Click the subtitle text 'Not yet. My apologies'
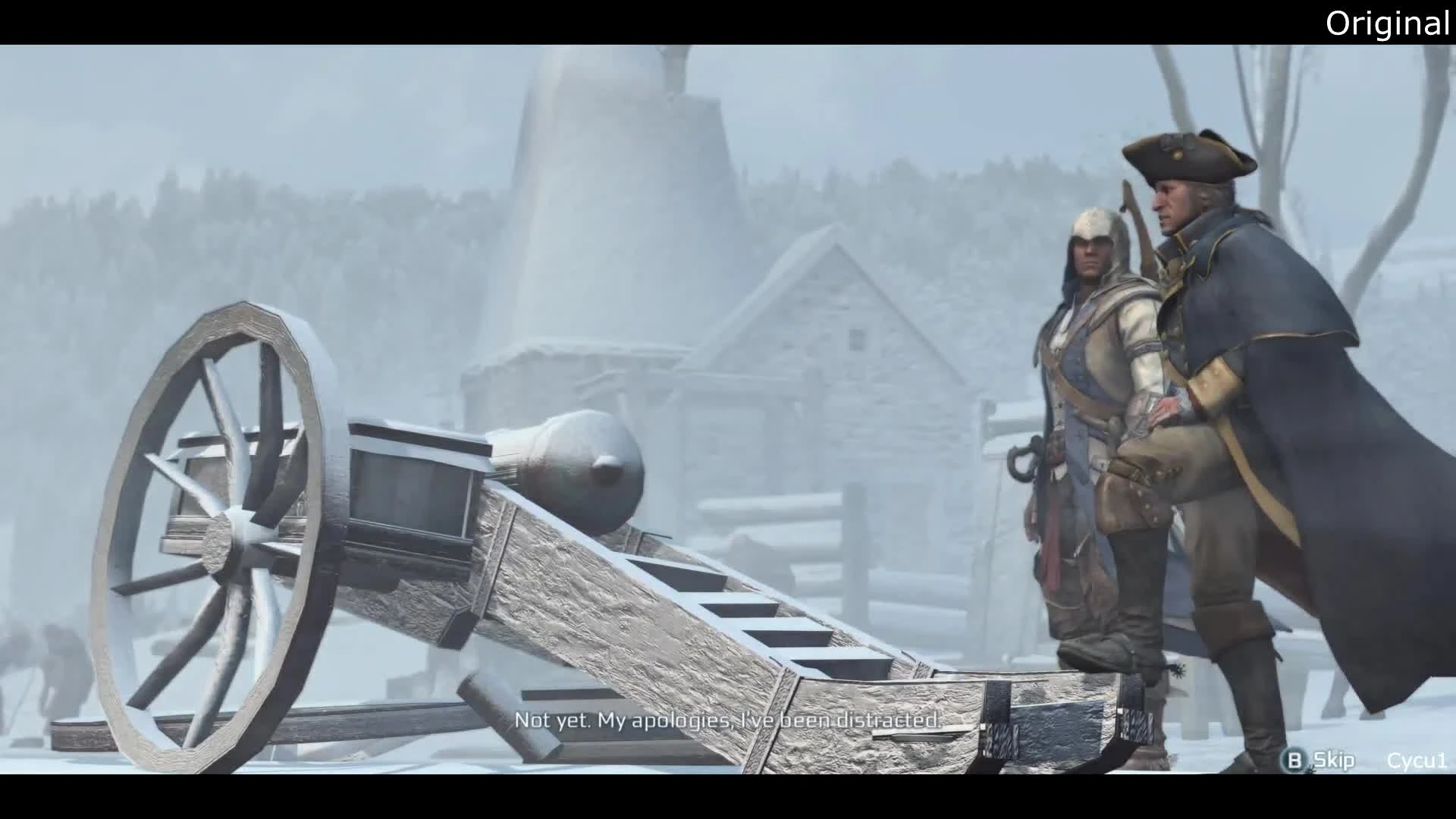The image size is (1456, 819). coord(629,720)
